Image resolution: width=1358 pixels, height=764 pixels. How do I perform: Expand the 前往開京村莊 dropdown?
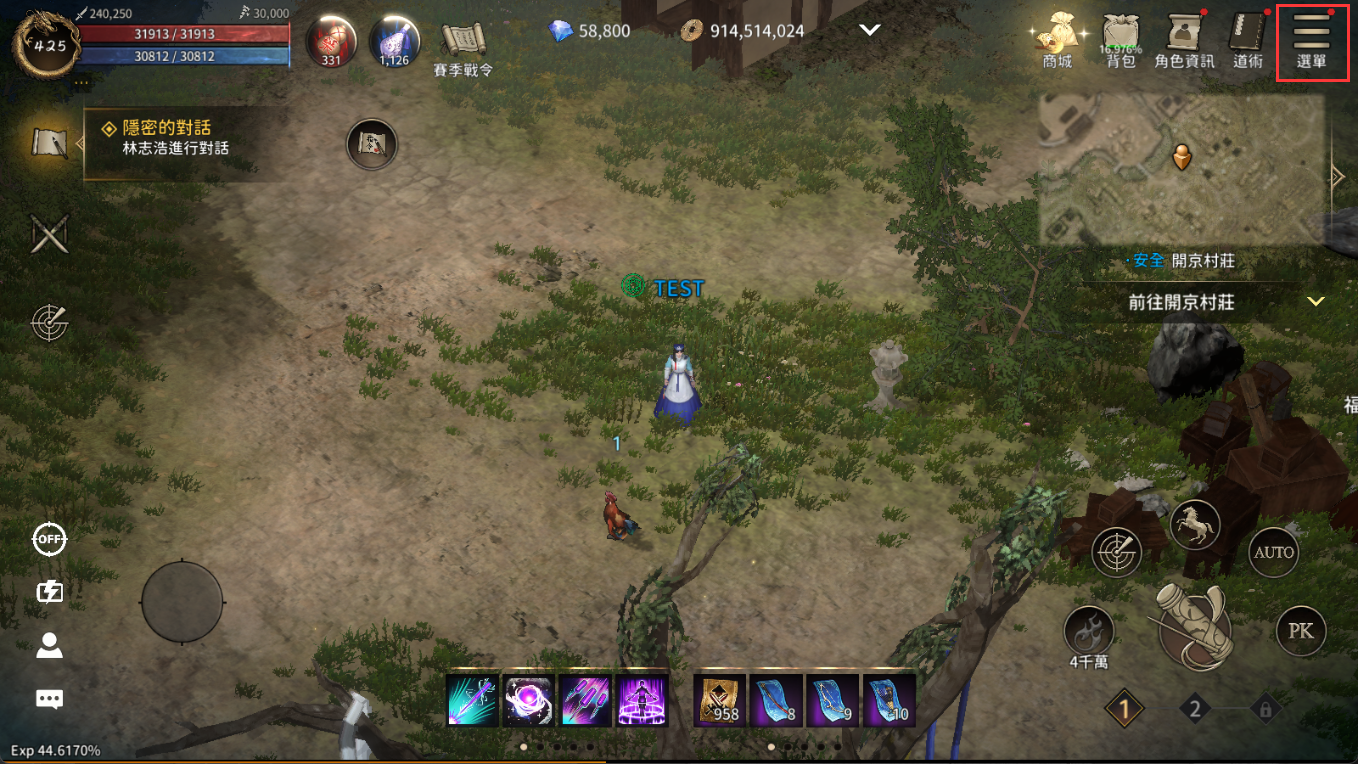1315,301
